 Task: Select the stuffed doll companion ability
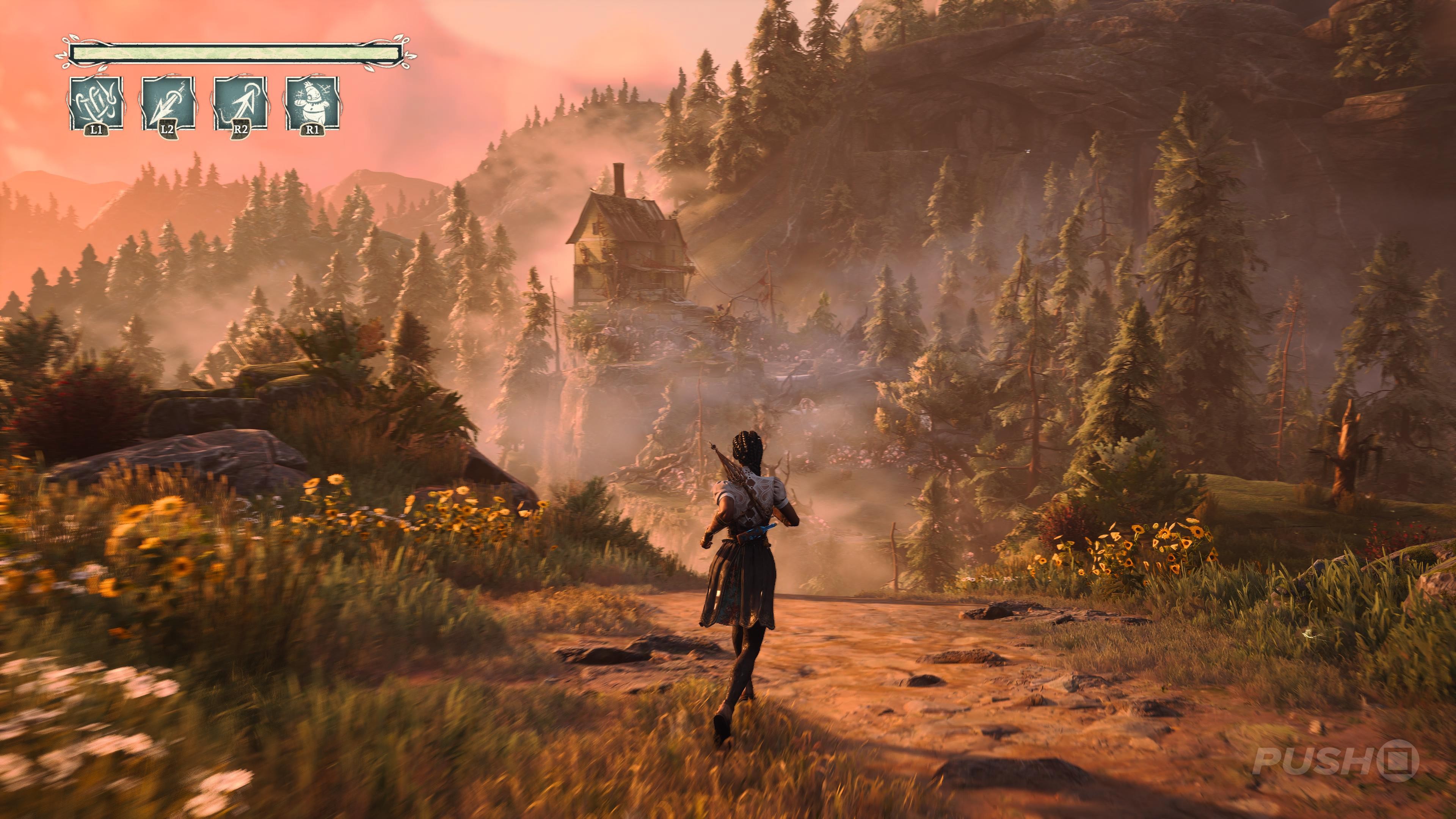click(x=312, y=104)
